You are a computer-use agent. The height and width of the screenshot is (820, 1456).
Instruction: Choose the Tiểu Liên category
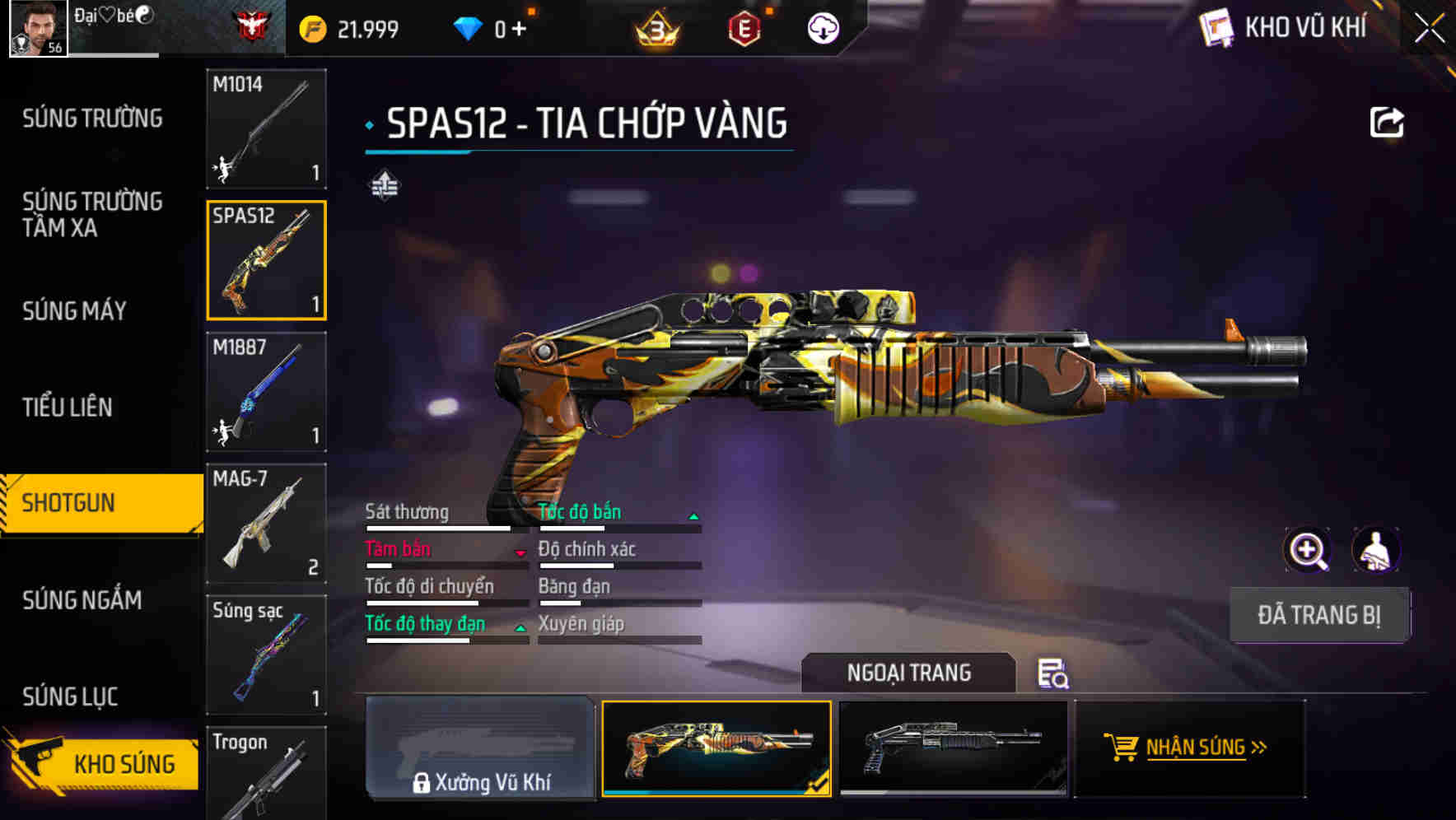[68, 407]
